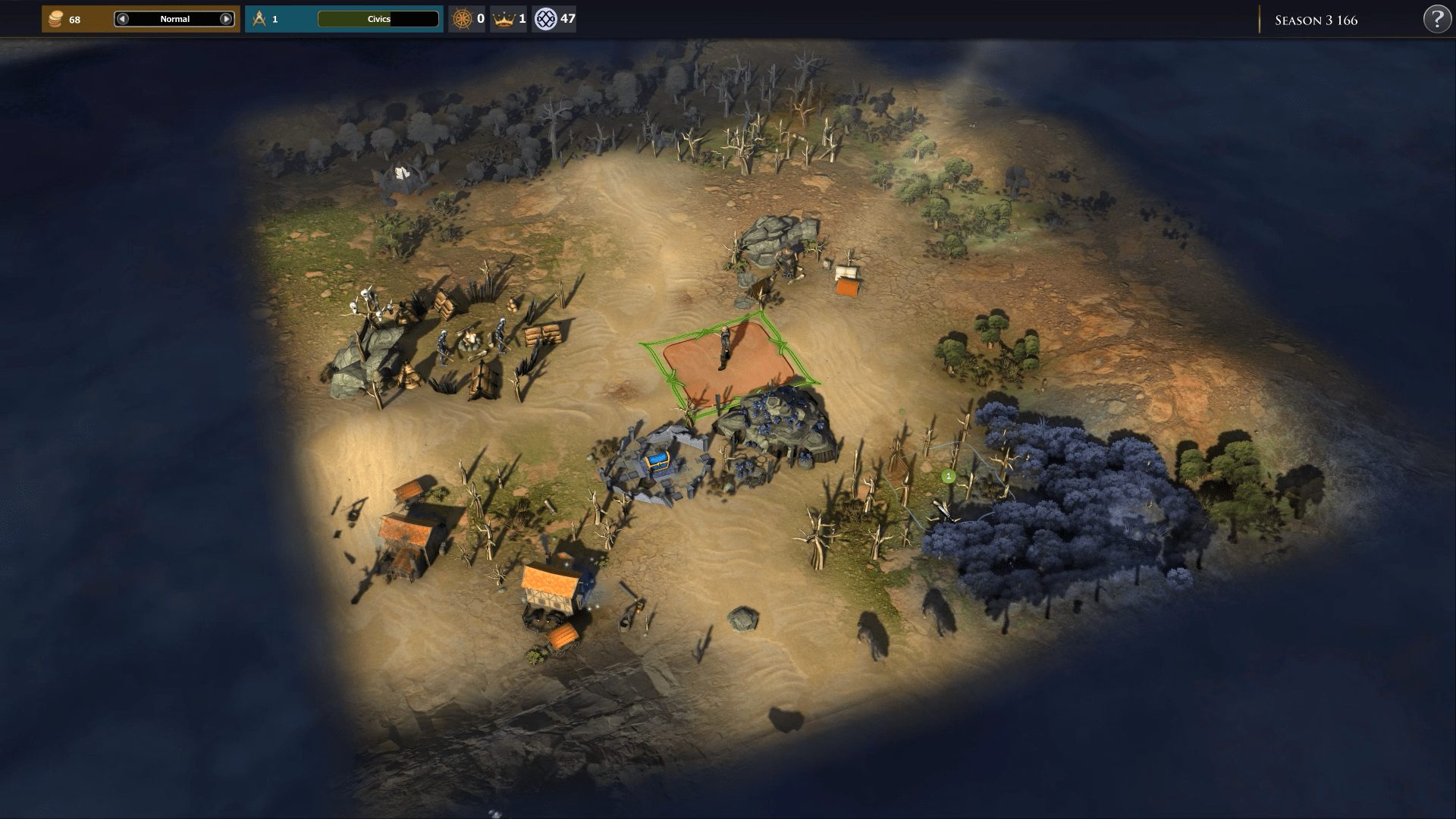Open the help question mark button
The width and height of the screenshot is (1456, 819).
1437,20
